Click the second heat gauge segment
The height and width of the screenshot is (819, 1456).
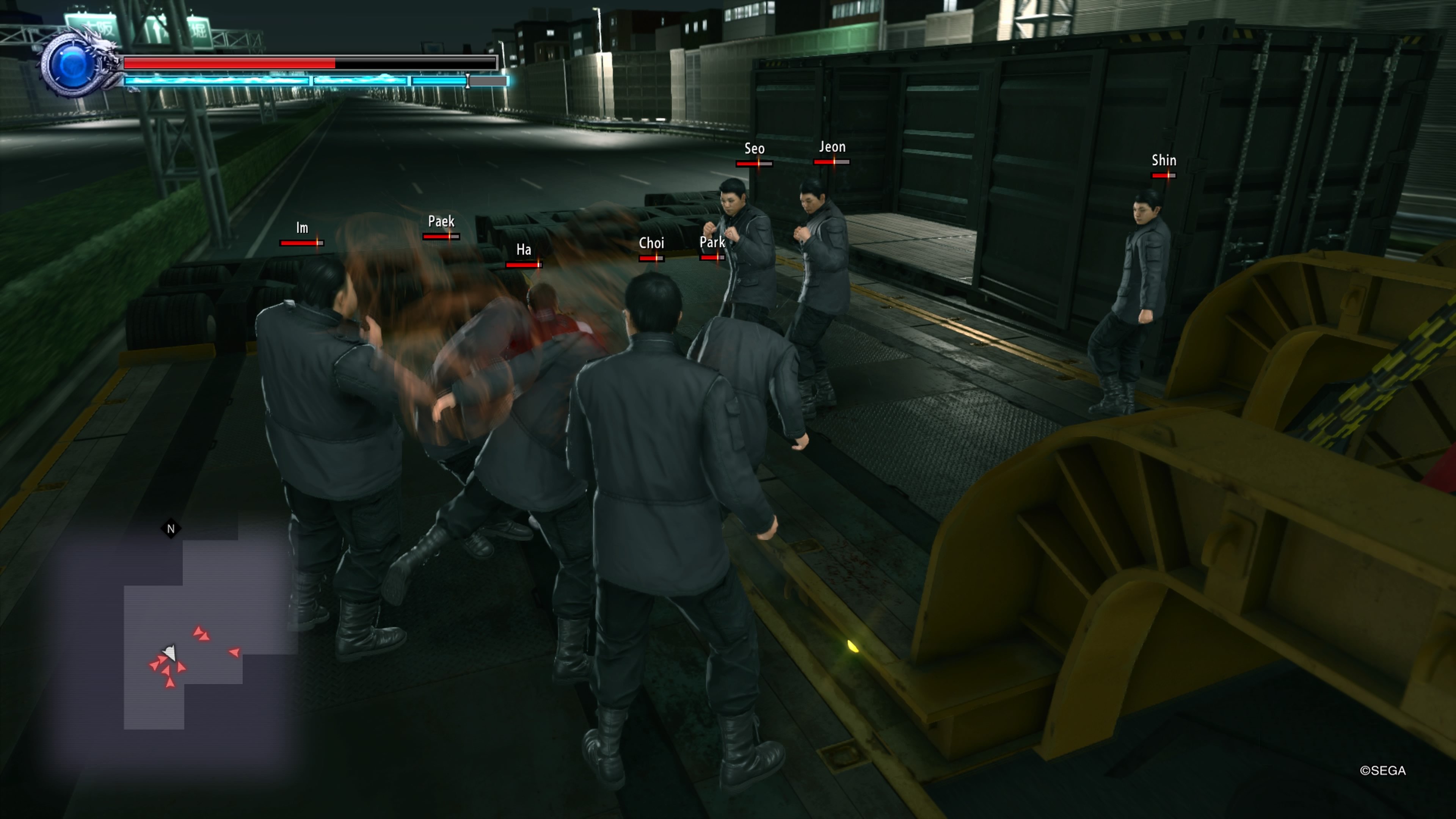[362, 80]
